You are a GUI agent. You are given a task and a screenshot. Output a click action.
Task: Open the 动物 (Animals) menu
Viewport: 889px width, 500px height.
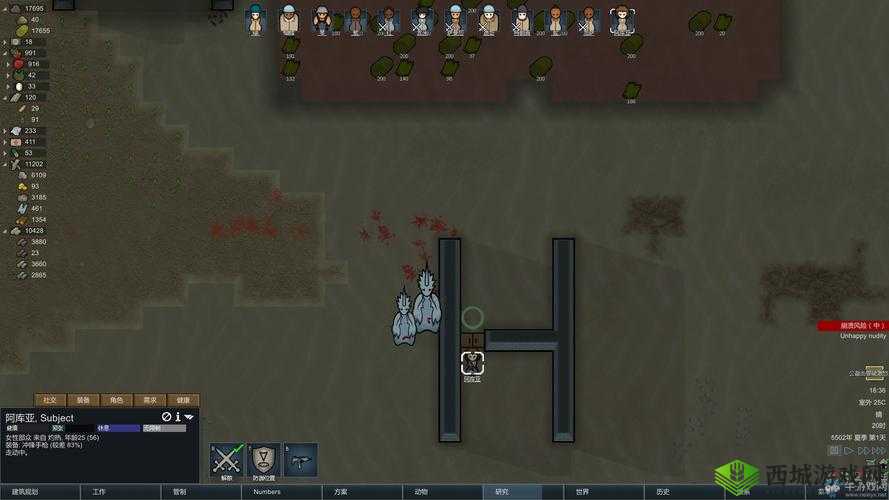click(421, 492)
